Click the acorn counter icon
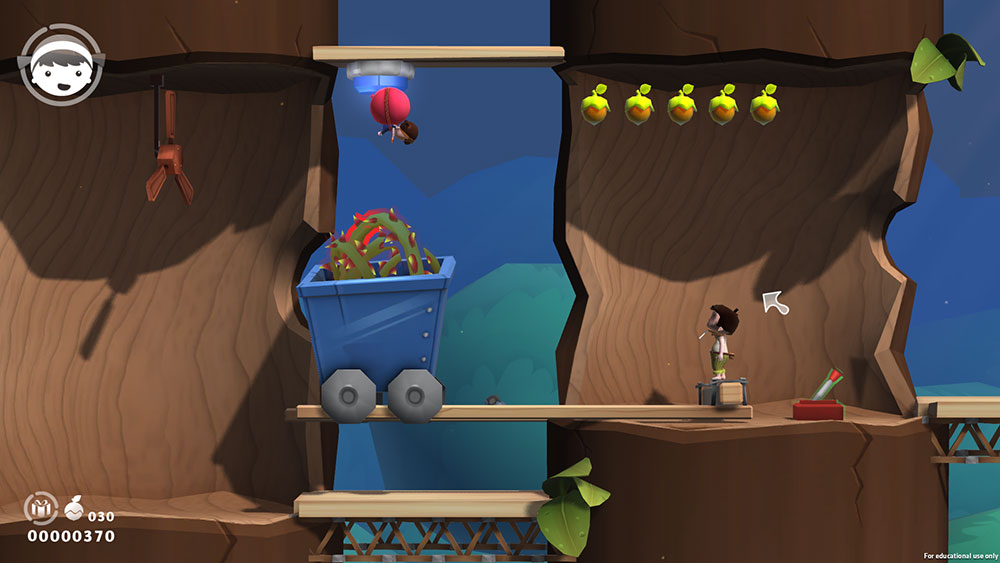 tap(75, 509)
